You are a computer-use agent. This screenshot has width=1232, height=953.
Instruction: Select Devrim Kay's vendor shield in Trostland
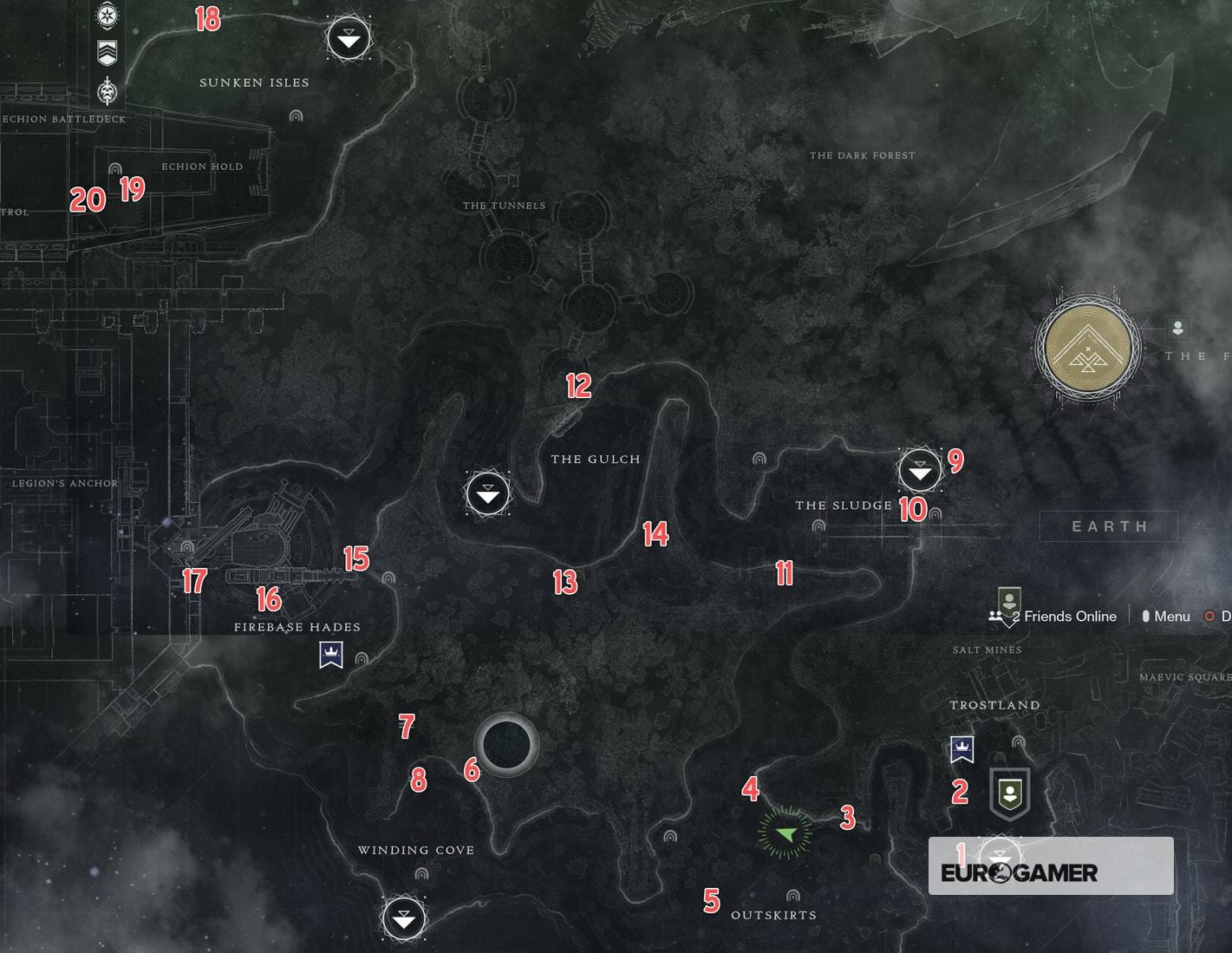(1009, 792)
